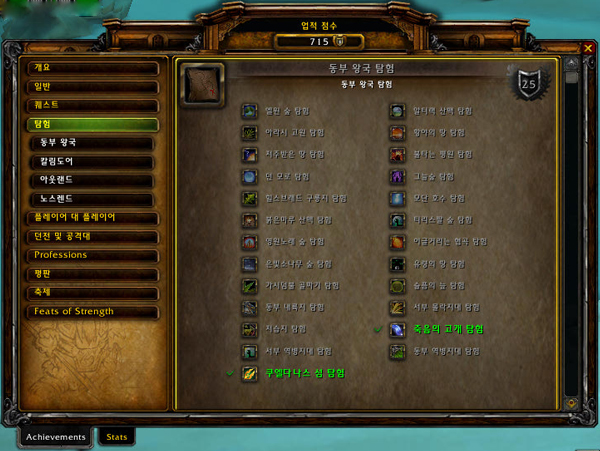Open the 던전 및 공격대 category
The height and width of the screenshot is (451, 600).
(x=92, y=236)
